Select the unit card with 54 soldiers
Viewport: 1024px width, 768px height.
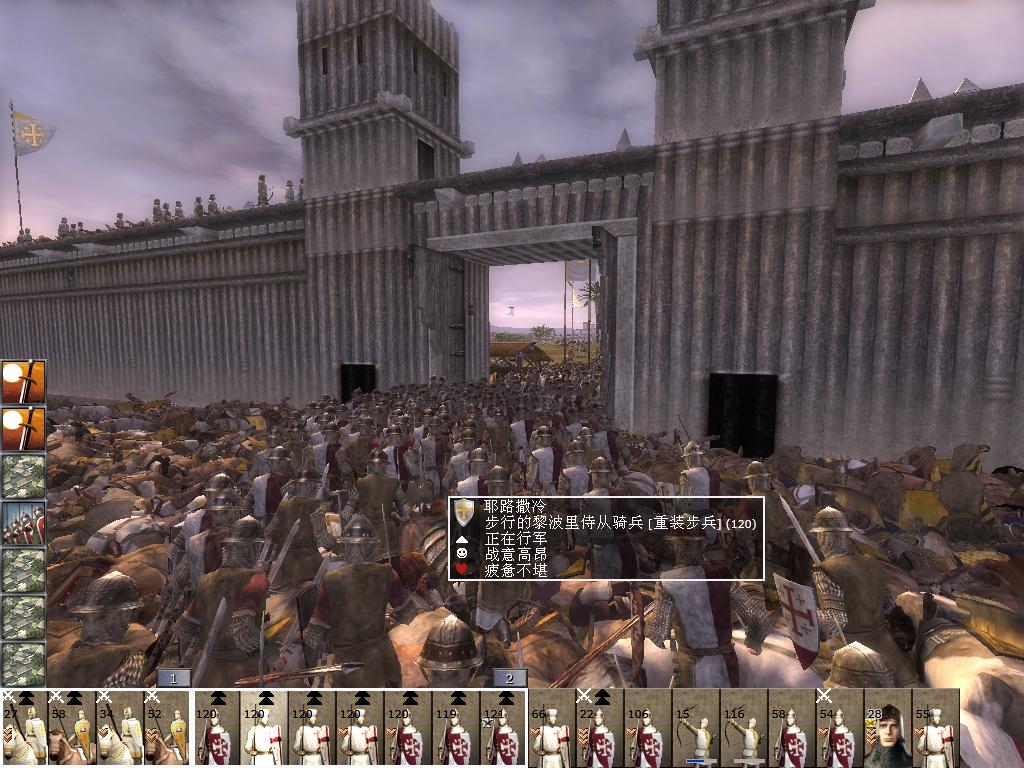839,728
